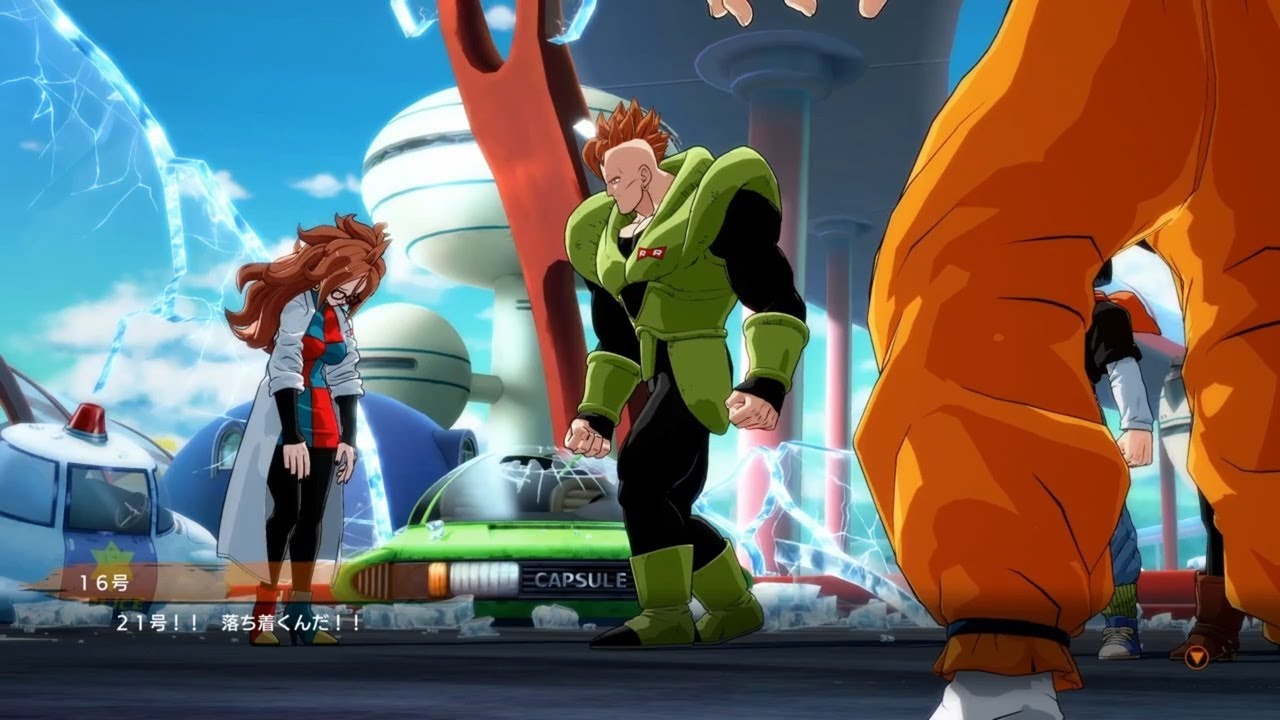Image resolution: width=1280 pixels, height=720 pixels.
Task: Select the Red Ribbon logo on Android 16's chest
Action: click(651, 253)
